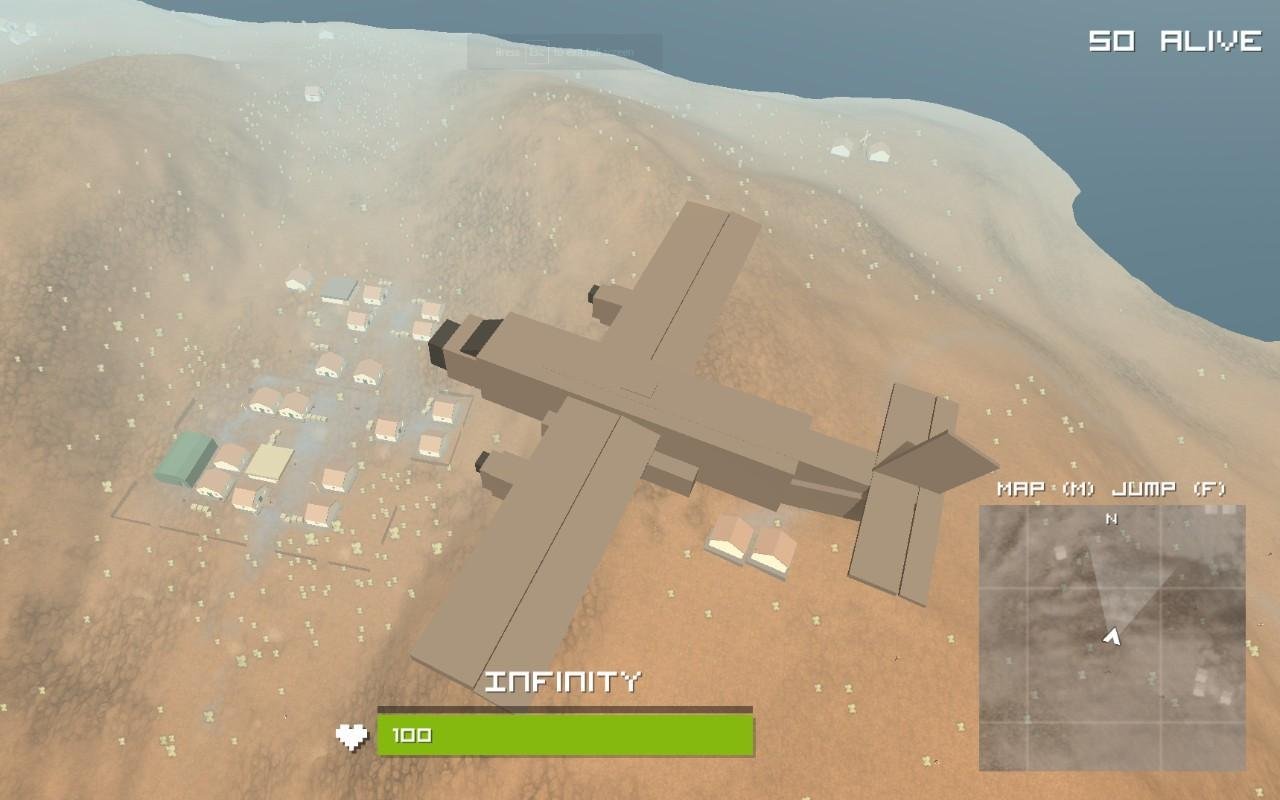Click the twin houses below the plane's tail
The image size is (1280, 800).
tap(749, 541)
